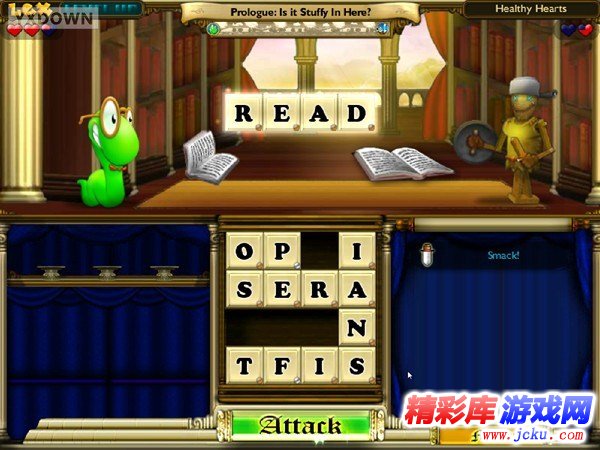Image resolution: width=600 pixels, height=450 pixels.
Task: Click the A tile in the word READ
Action: coord(319,113)
